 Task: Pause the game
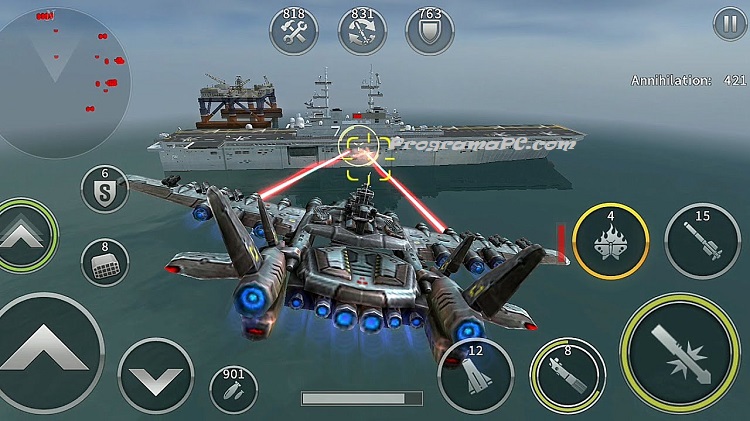pos(728,22)
